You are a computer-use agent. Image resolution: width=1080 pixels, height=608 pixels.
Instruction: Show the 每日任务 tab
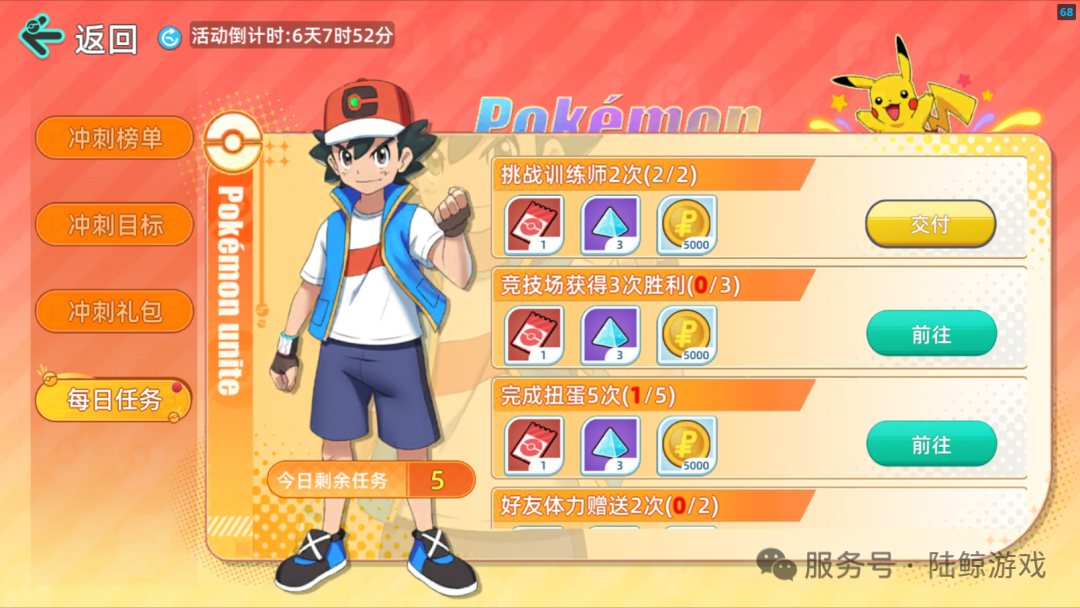114,399
